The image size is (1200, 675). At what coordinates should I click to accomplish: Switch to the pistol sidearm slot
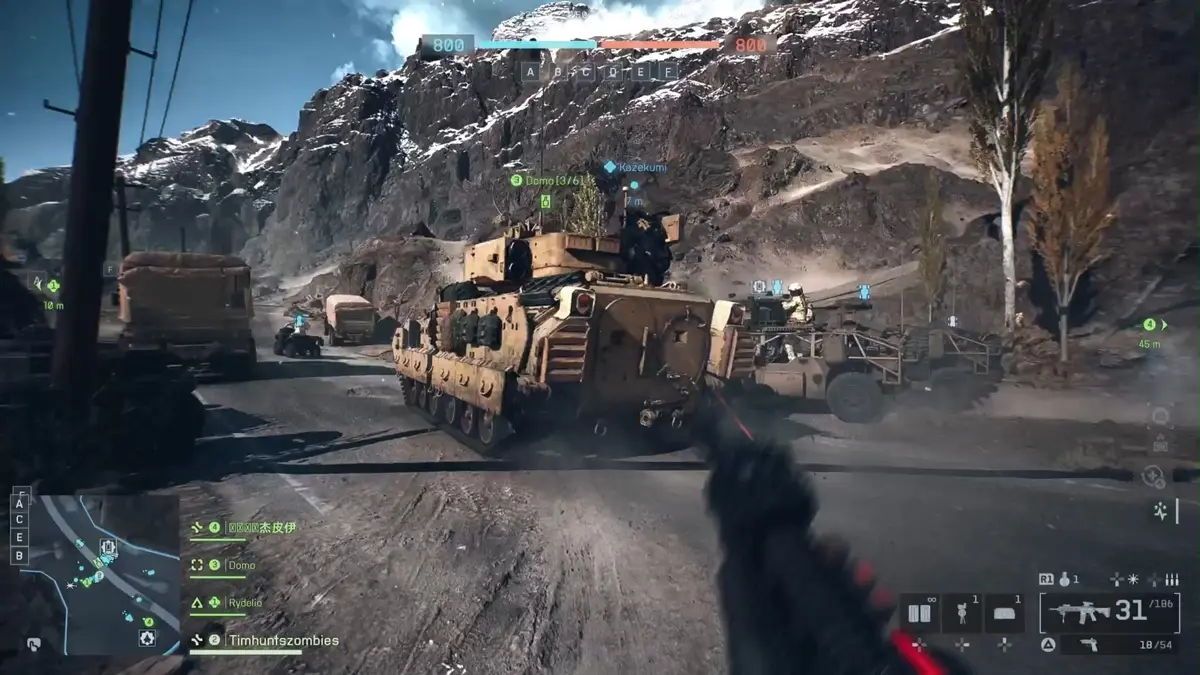pos(1109,646)
